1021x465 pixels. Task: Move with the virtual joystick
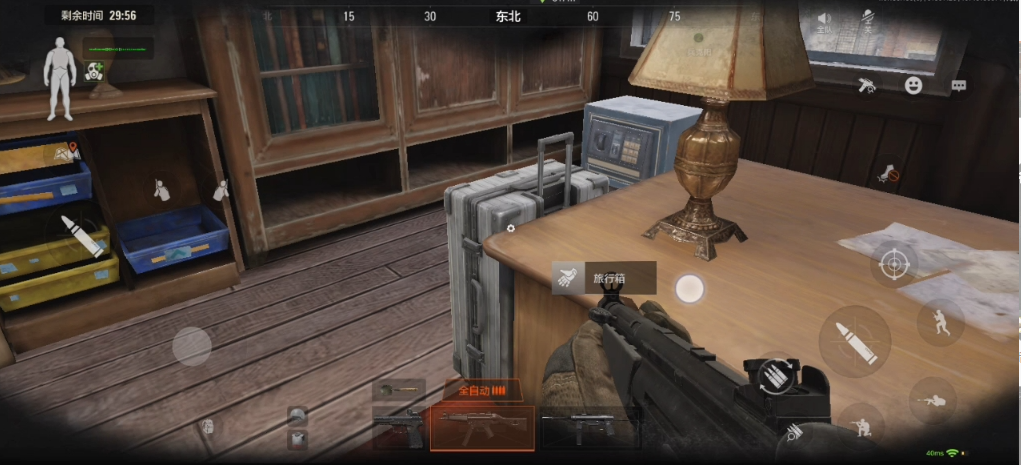click(191, 346)
